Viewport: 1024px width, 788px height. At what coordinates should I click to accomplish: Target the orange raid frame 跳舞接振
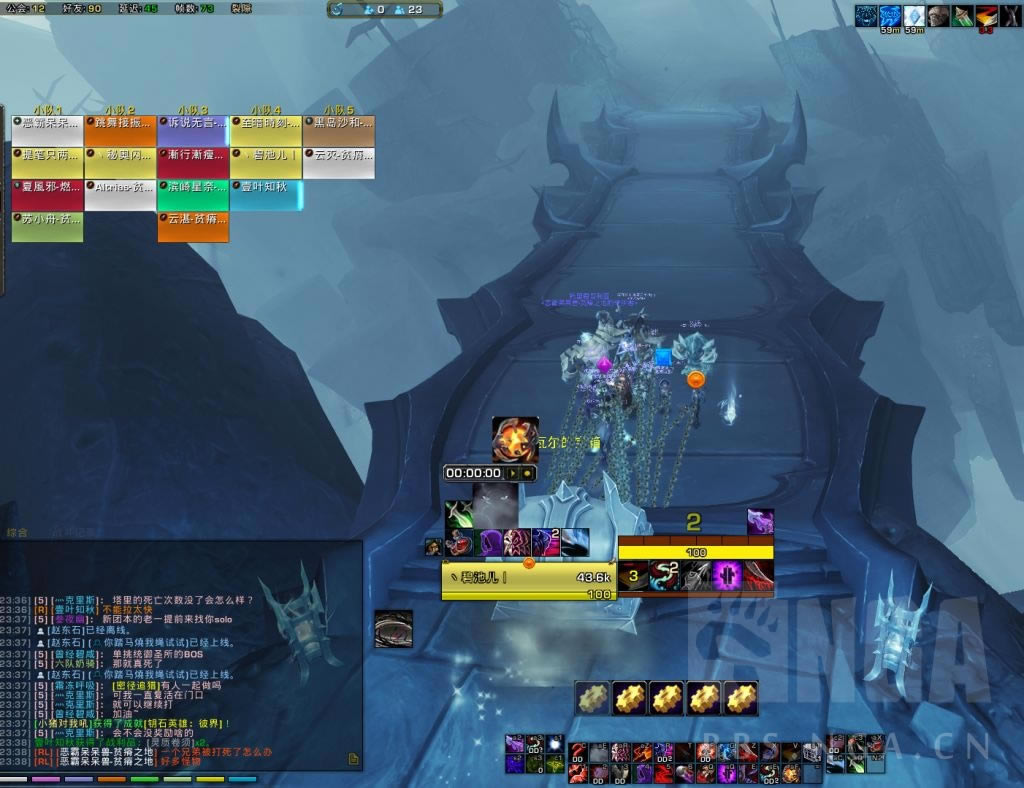click(120, 131)
